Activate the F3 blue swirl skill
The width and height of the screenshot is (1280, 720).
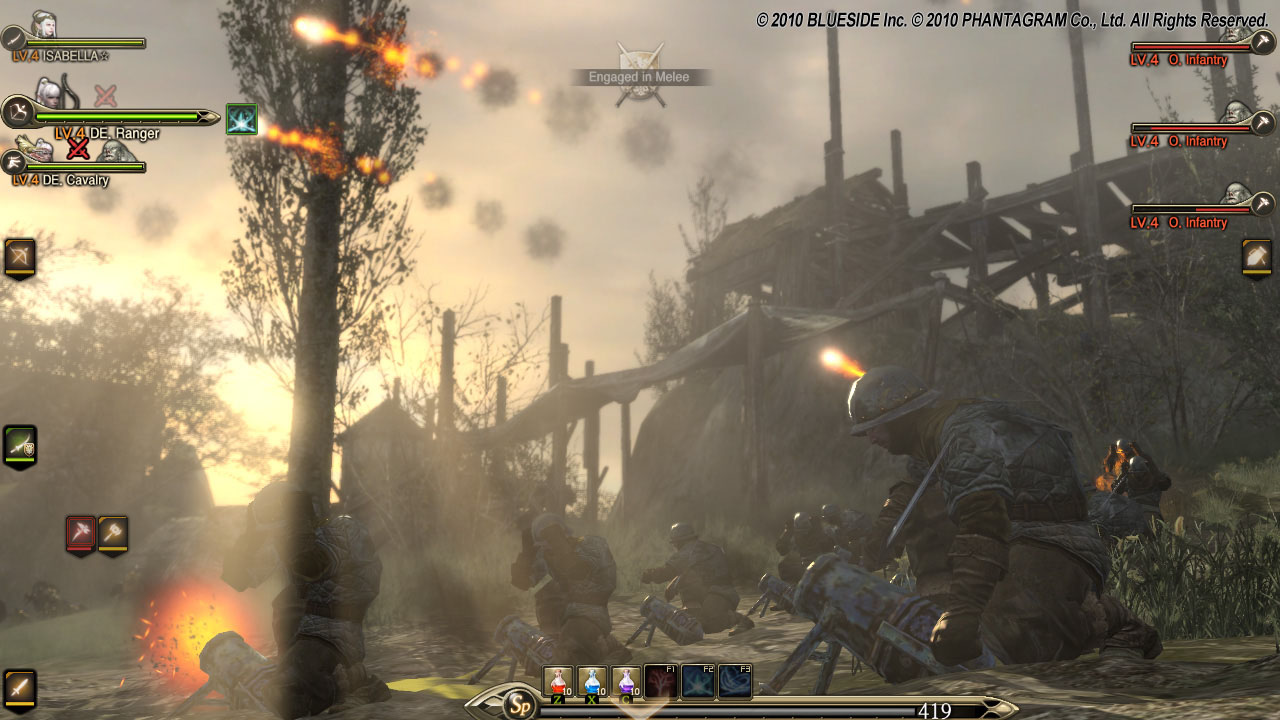[735, 681]
